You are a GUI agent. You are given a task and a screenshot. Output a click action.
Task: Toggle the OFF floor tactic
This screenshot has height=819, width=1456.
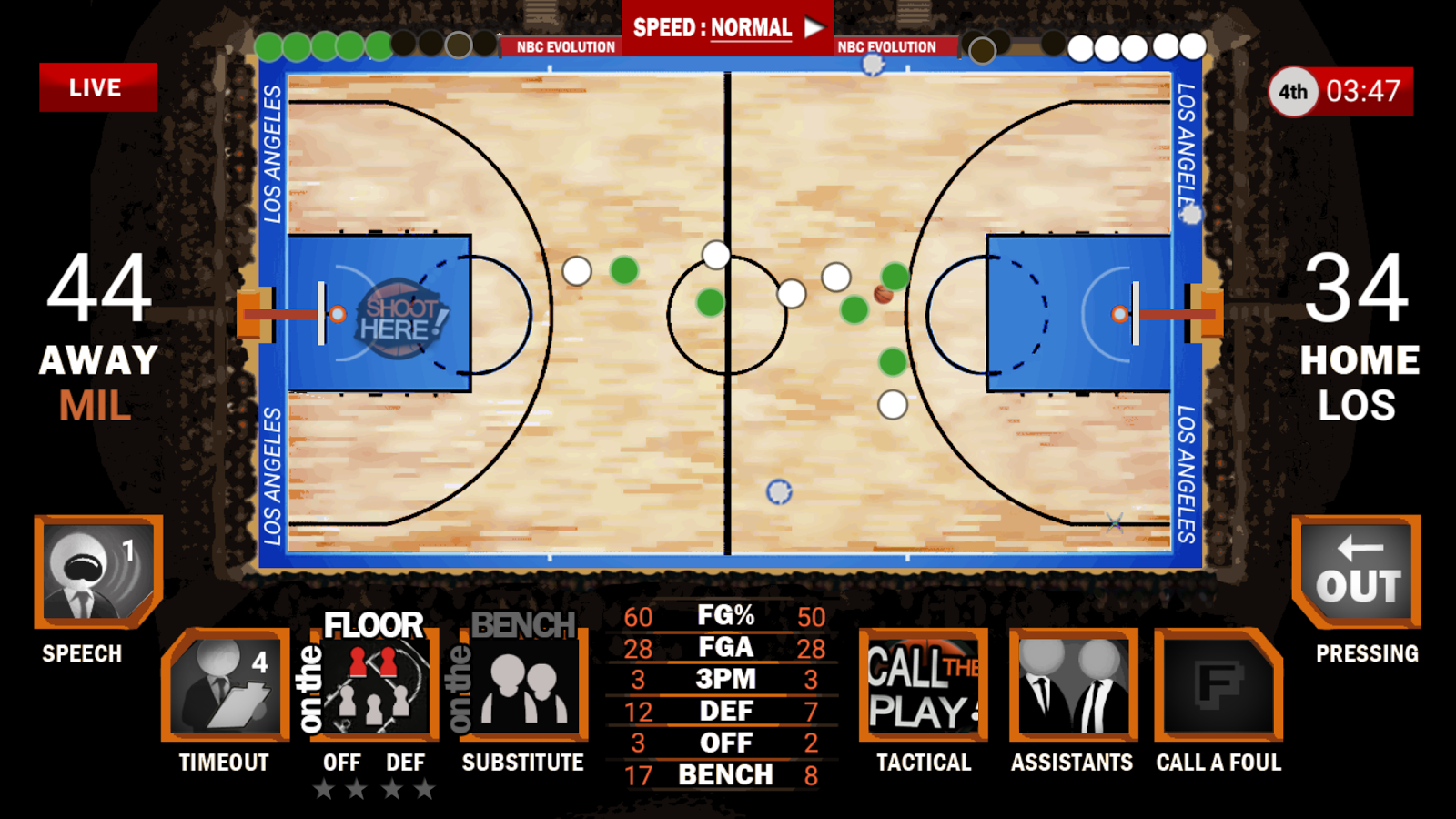click(x=342, y=763)
